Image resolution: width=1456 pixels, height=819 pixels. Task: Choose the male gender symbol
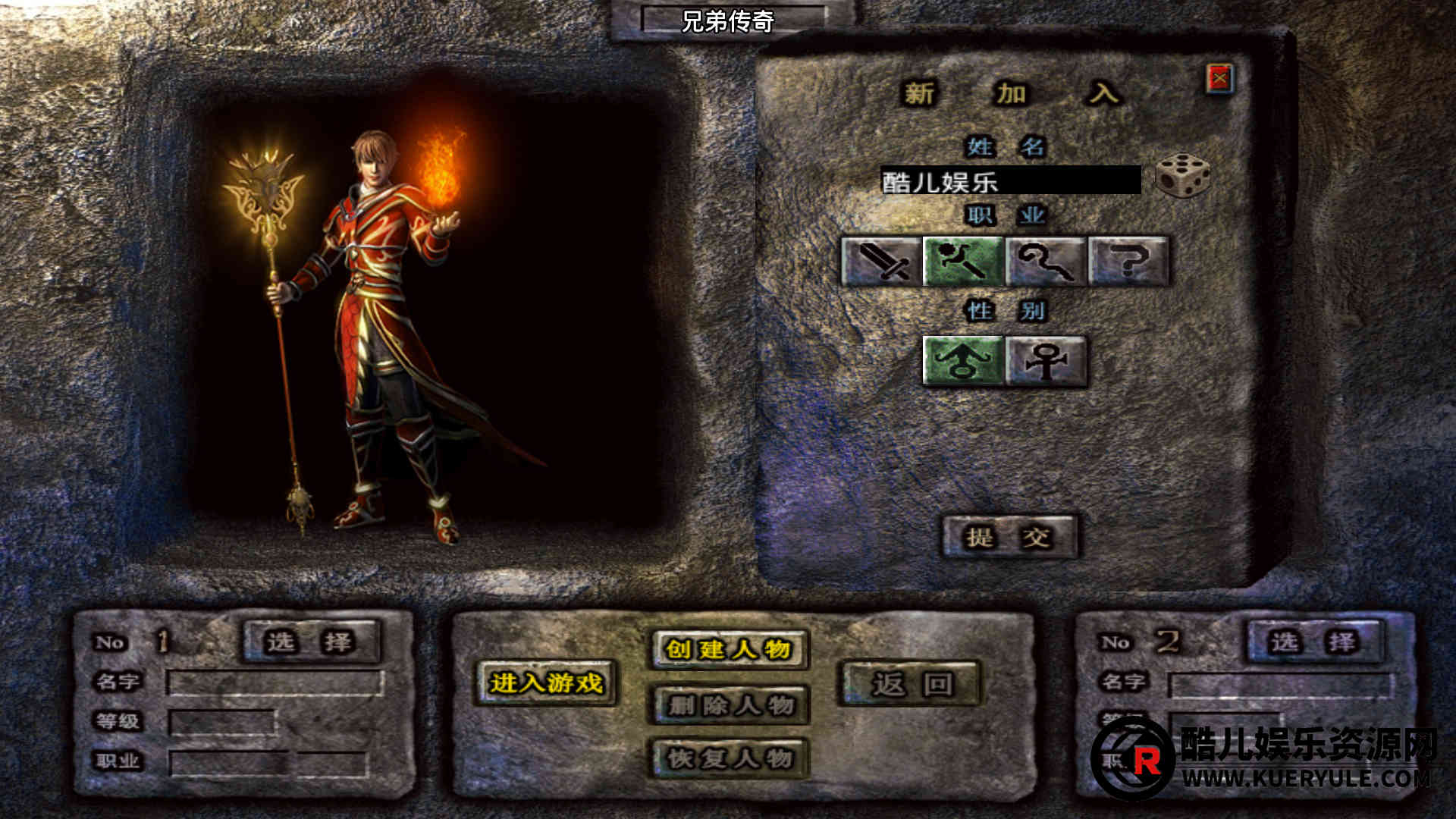click(x=963, y=361)
